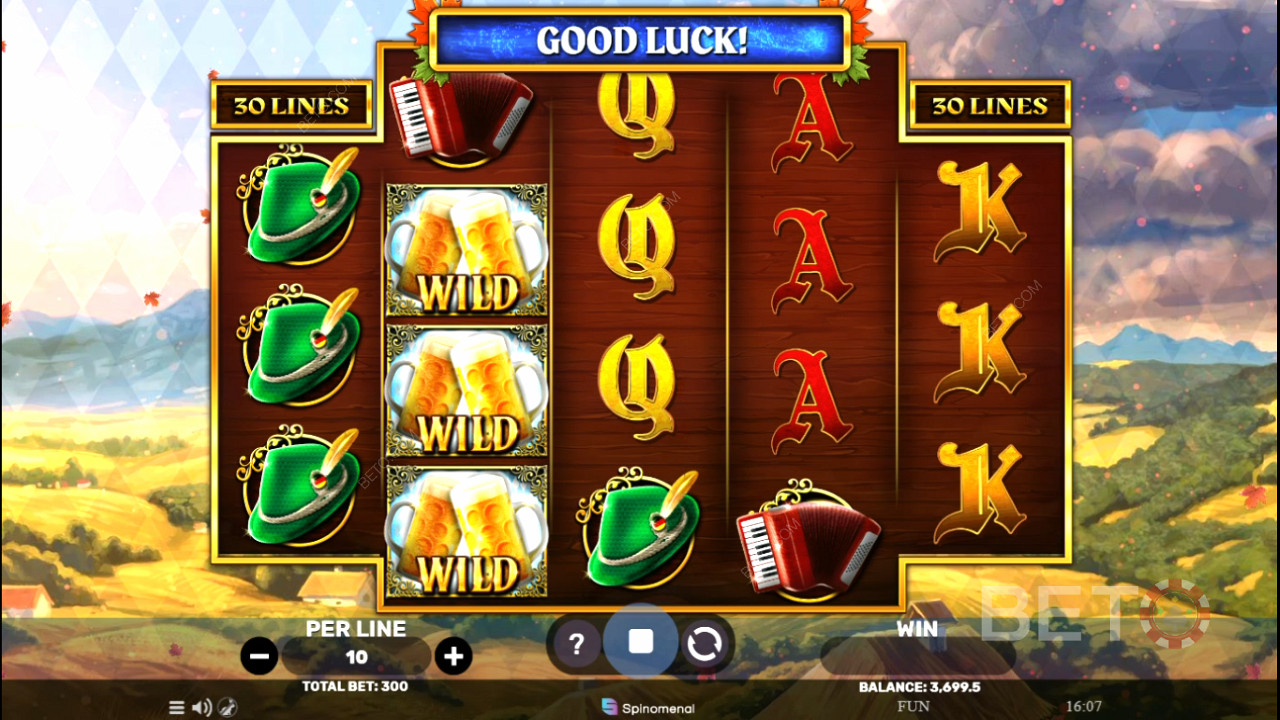Open the question mark help info
Image resolution: width=1280 pixels, height=720 pixels.
pyautogui.click(x=576, y=645)
